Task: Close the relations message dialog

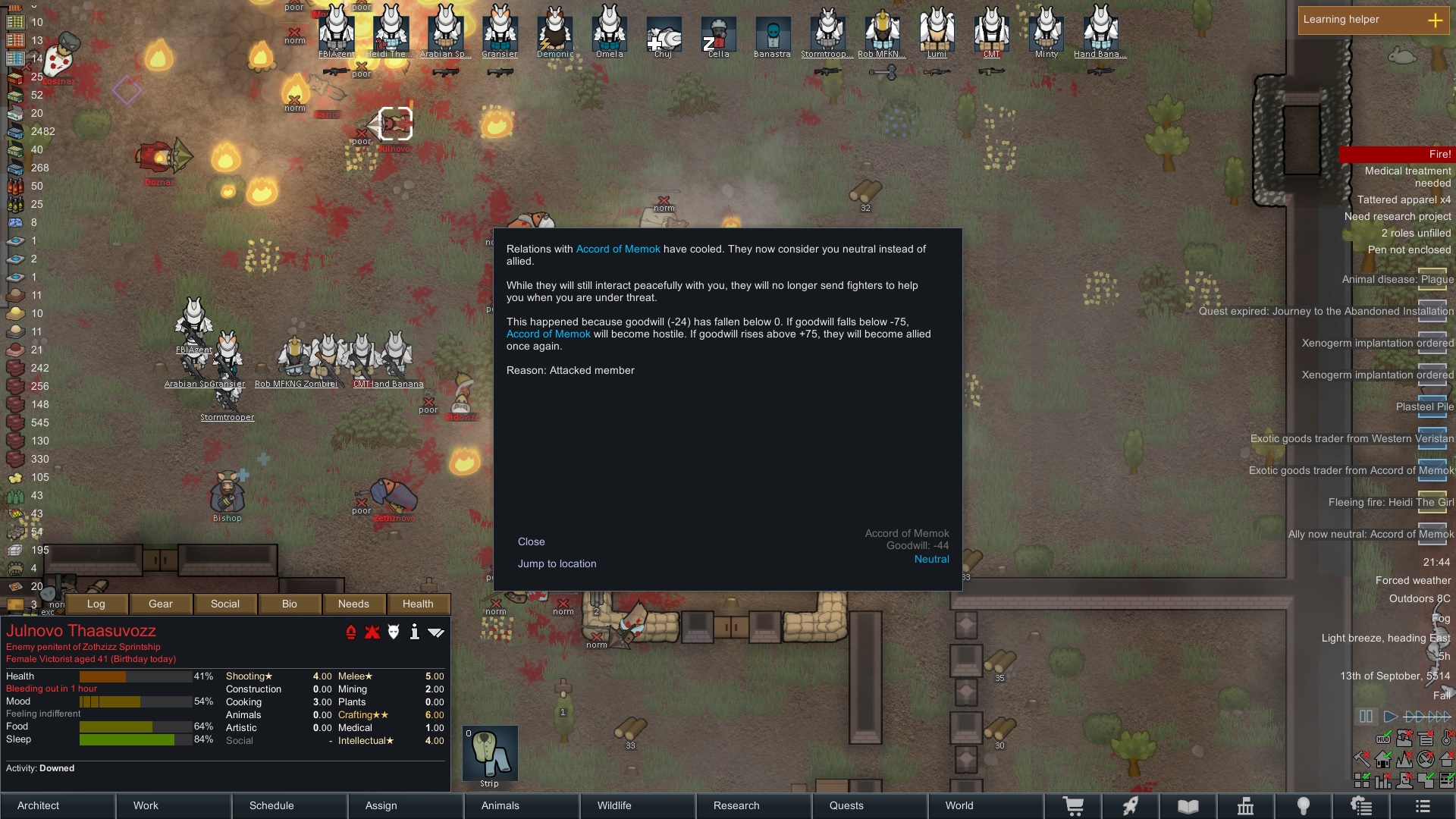Action: tap(531, 541)
